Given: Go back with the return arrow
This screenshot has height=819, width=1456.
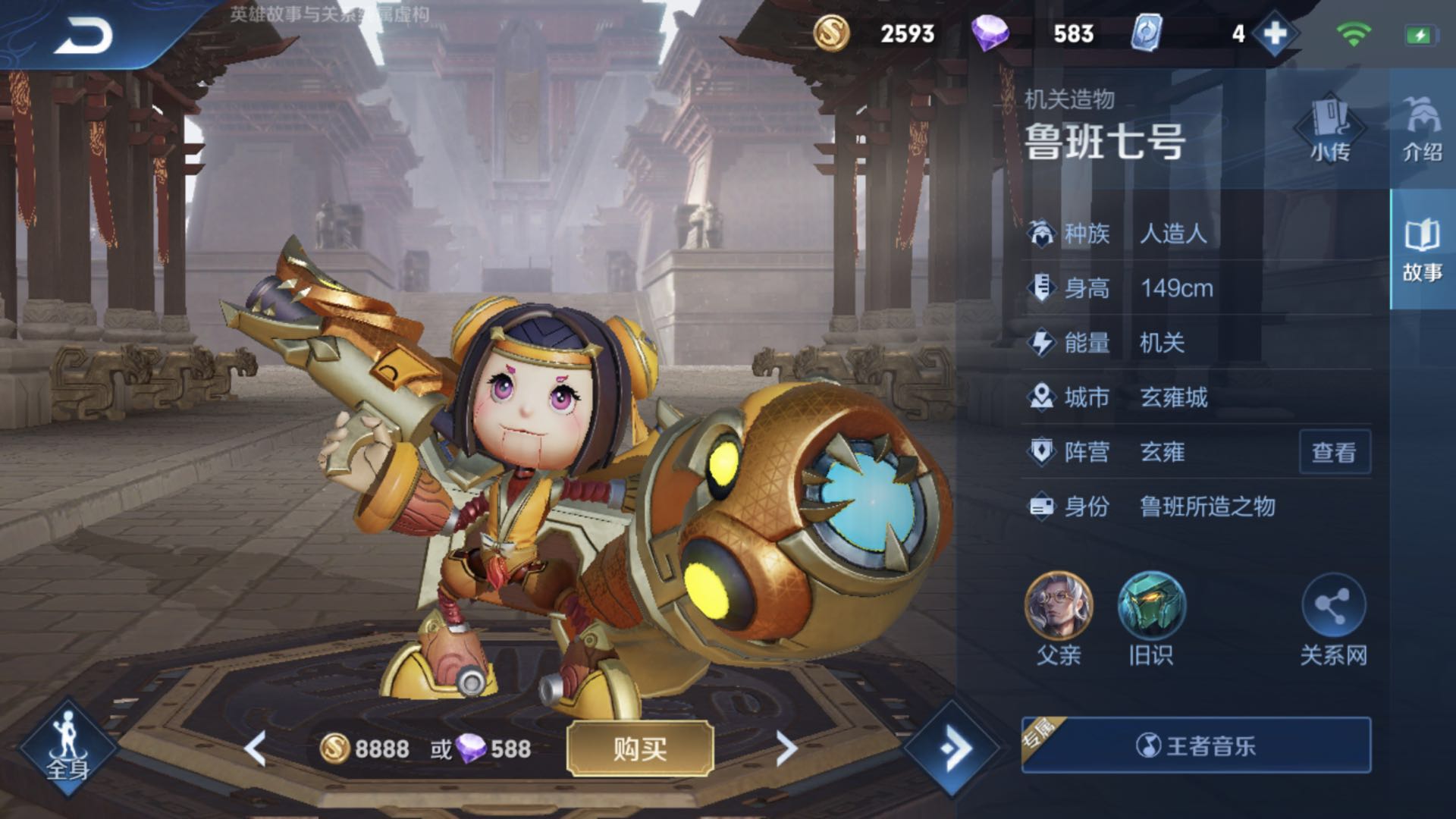Looking at the screenshot, I should point(82,35).
